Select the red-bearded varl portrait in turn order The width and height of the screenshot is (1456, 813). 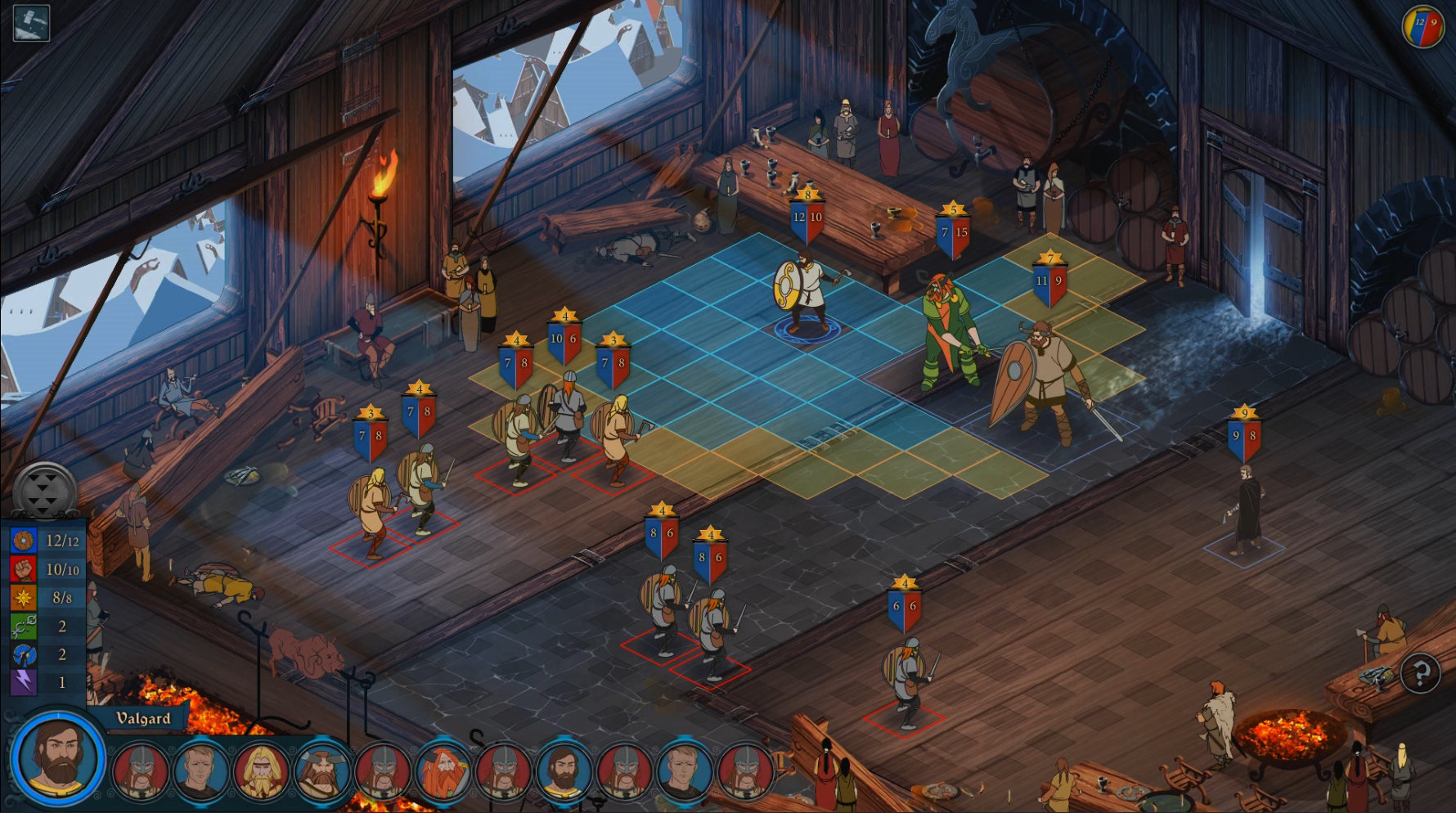443,770
